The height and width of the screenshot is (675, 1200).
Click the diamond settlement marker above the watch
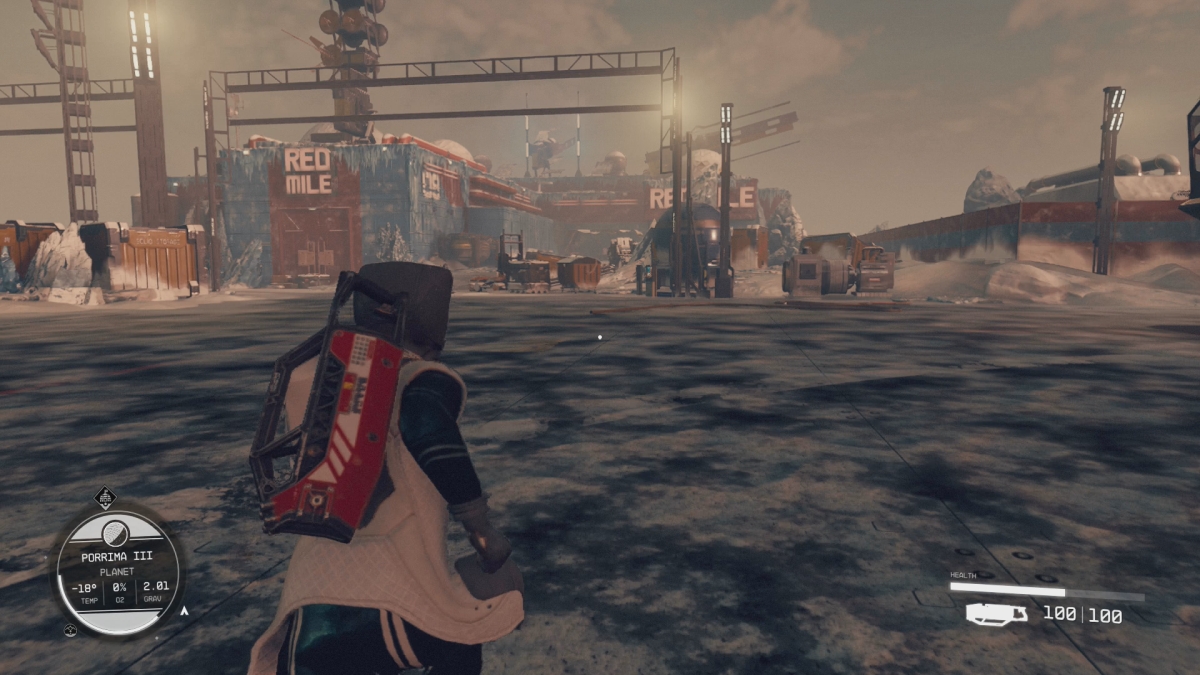tap(105, 497)
